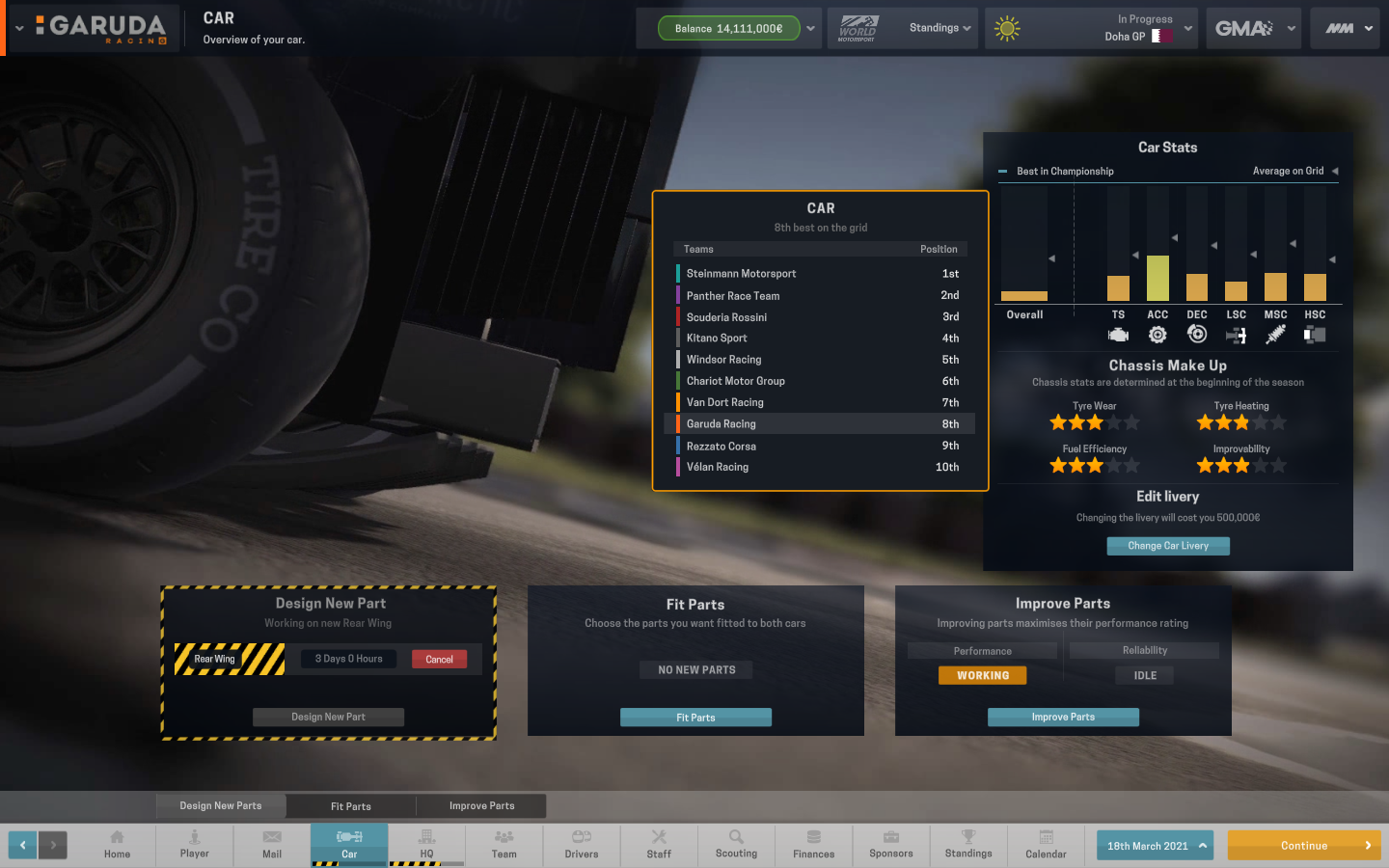This screenshot has height=868, width=1389.
Task: Click the sunny weather icon in top bar
Action: tap(1007, 28)
